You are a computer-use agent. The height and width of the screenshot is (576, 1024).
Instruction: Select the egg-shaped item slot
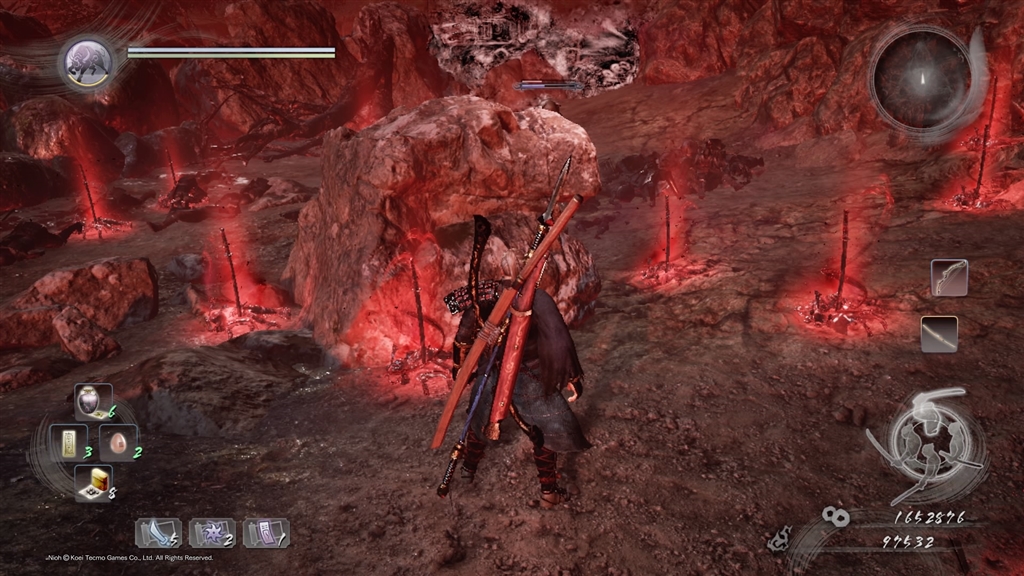(x=117, y=443)
